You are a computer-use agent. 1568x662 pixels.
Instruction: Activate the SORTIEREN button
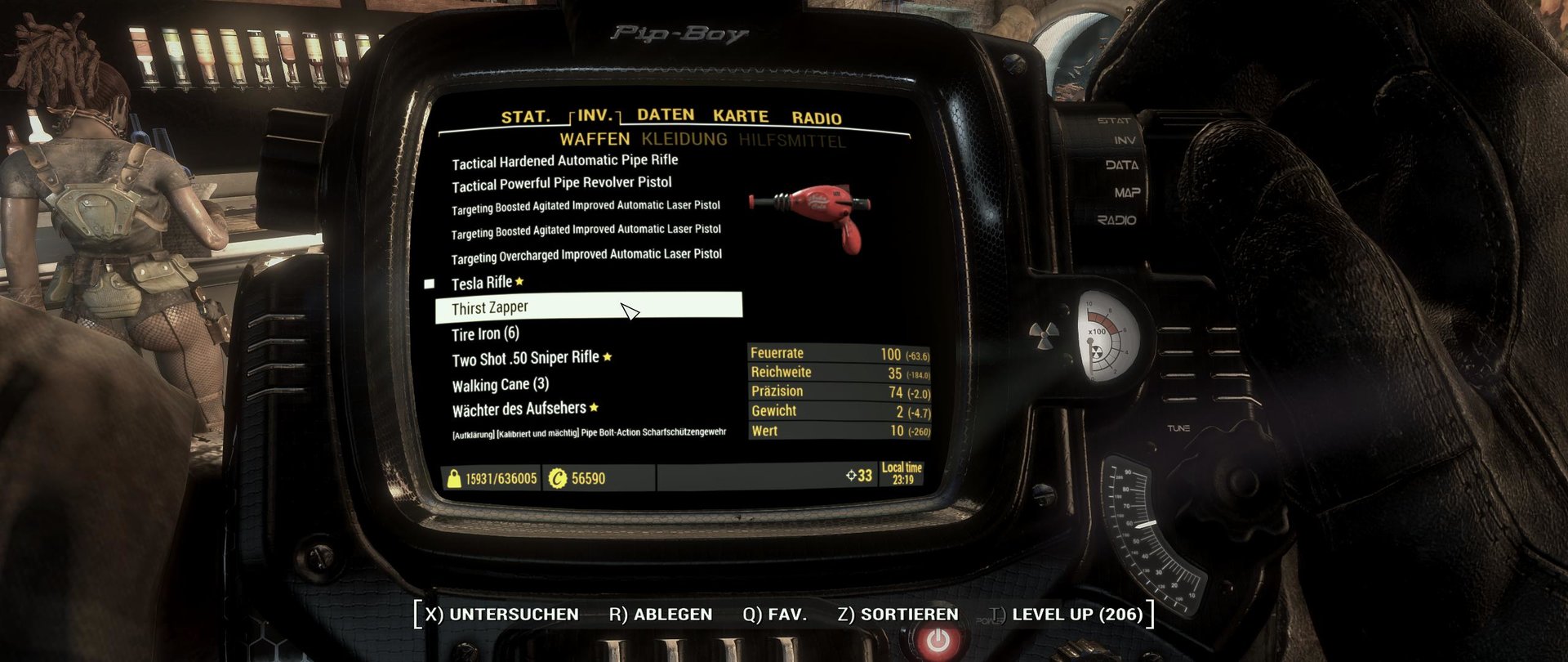[x=898, y=615]
